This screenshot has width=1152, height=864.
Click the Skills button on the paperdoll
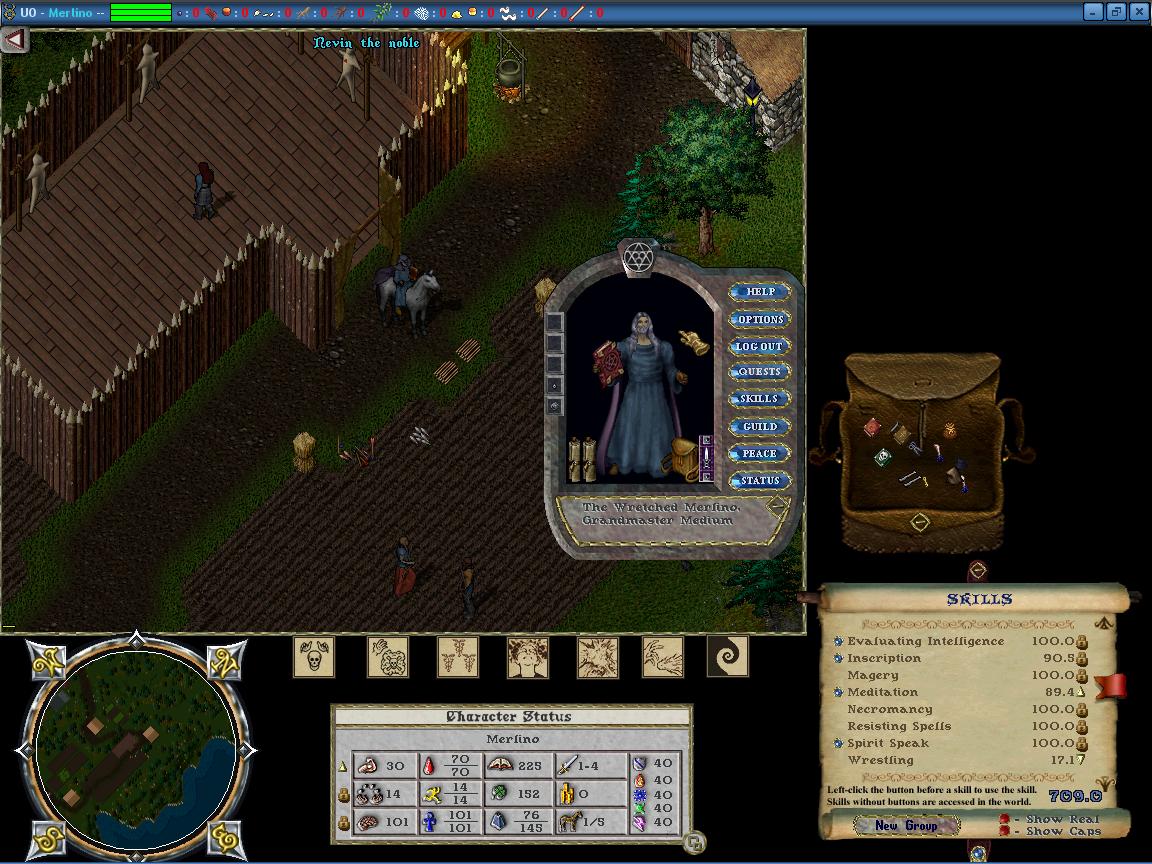click(x=760, y=399)
